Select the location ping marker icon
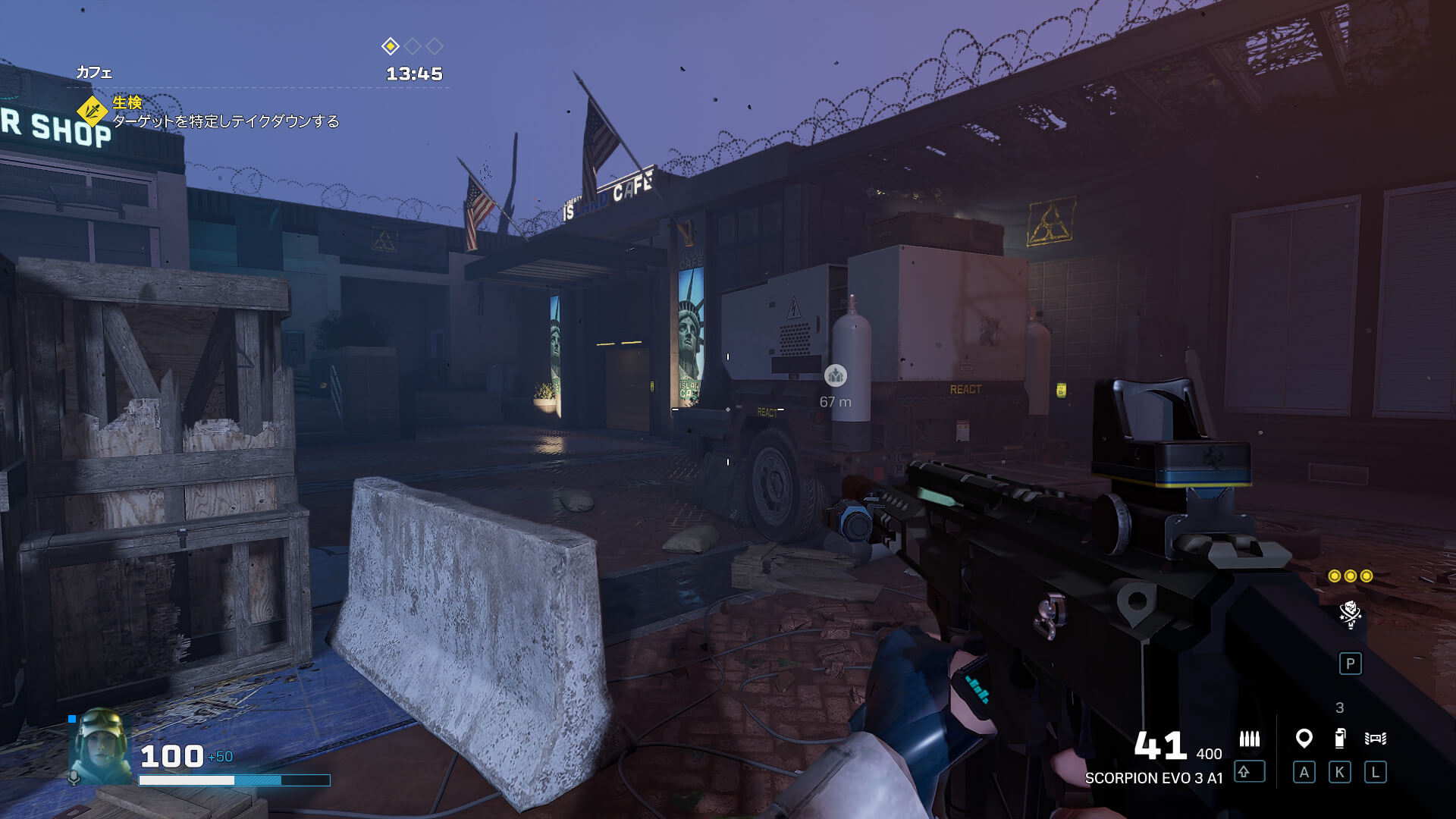The height and width of the screenshot is (819, 1456). 1304,738
